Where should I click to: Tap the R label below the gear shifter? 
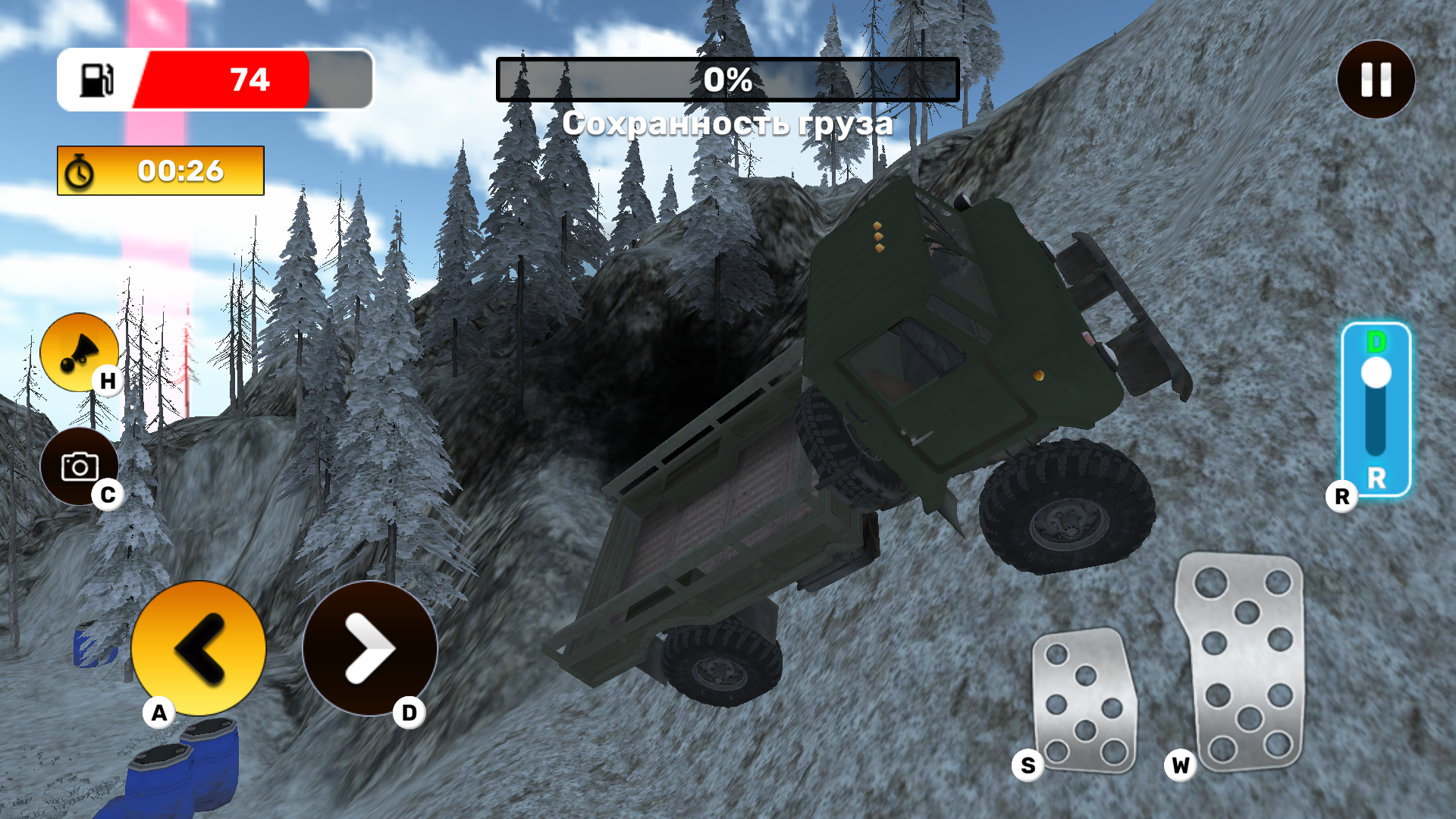tap(1342, 497)
